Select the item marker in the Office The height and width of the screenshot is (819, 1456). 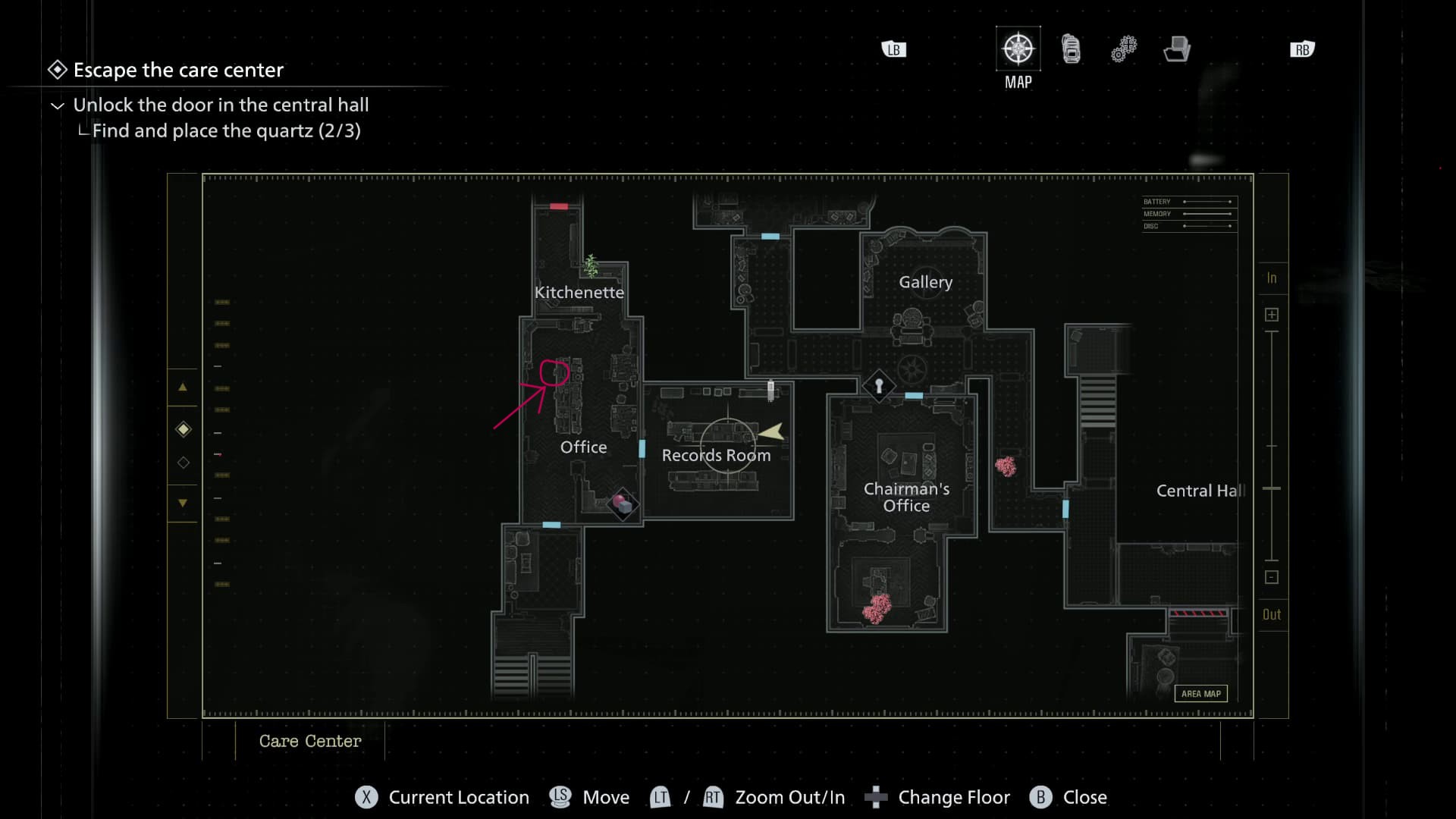click(623, 504)
